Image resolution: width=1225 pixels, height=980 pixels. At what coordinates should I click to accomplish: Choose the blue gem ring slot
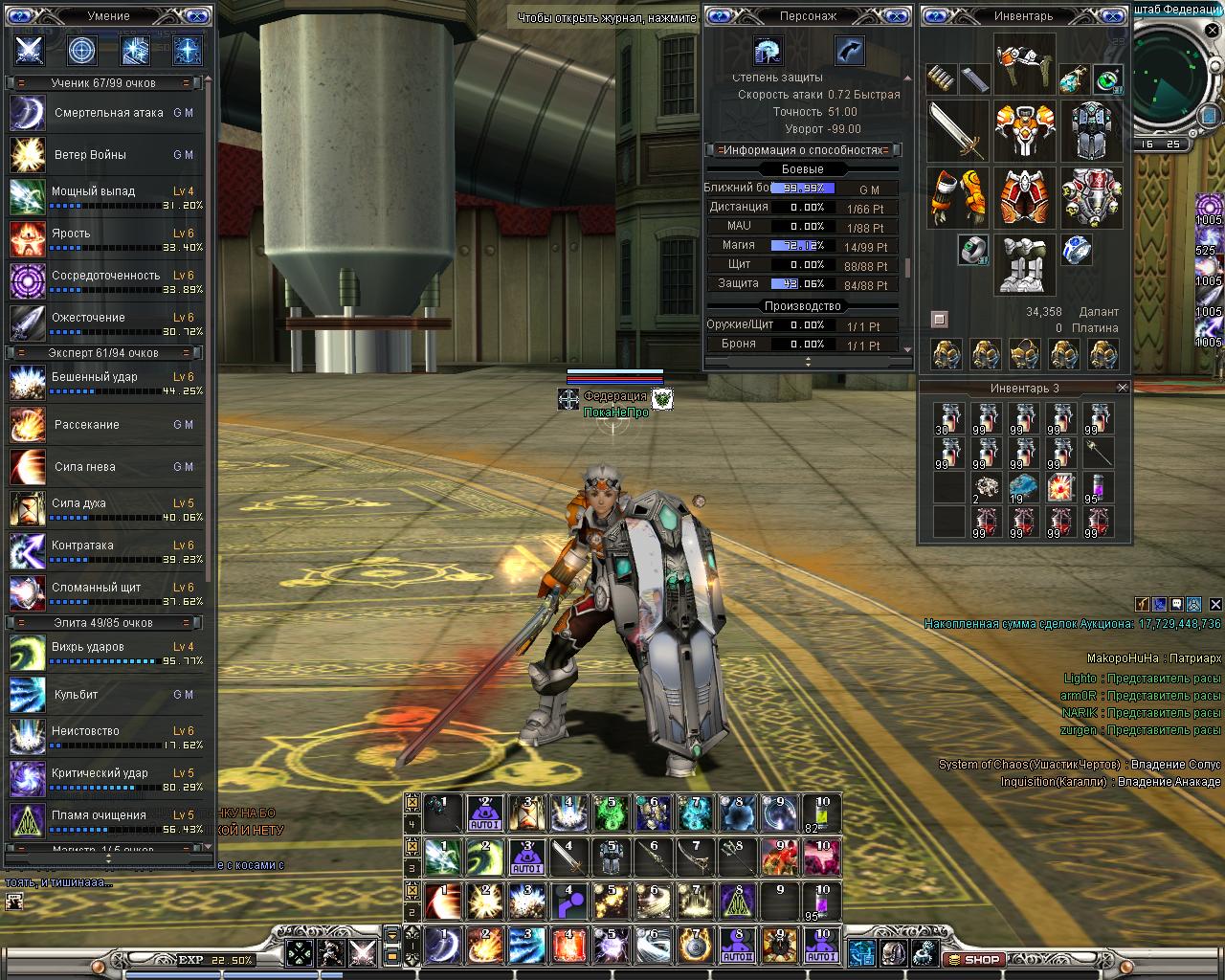point(1078,250)
